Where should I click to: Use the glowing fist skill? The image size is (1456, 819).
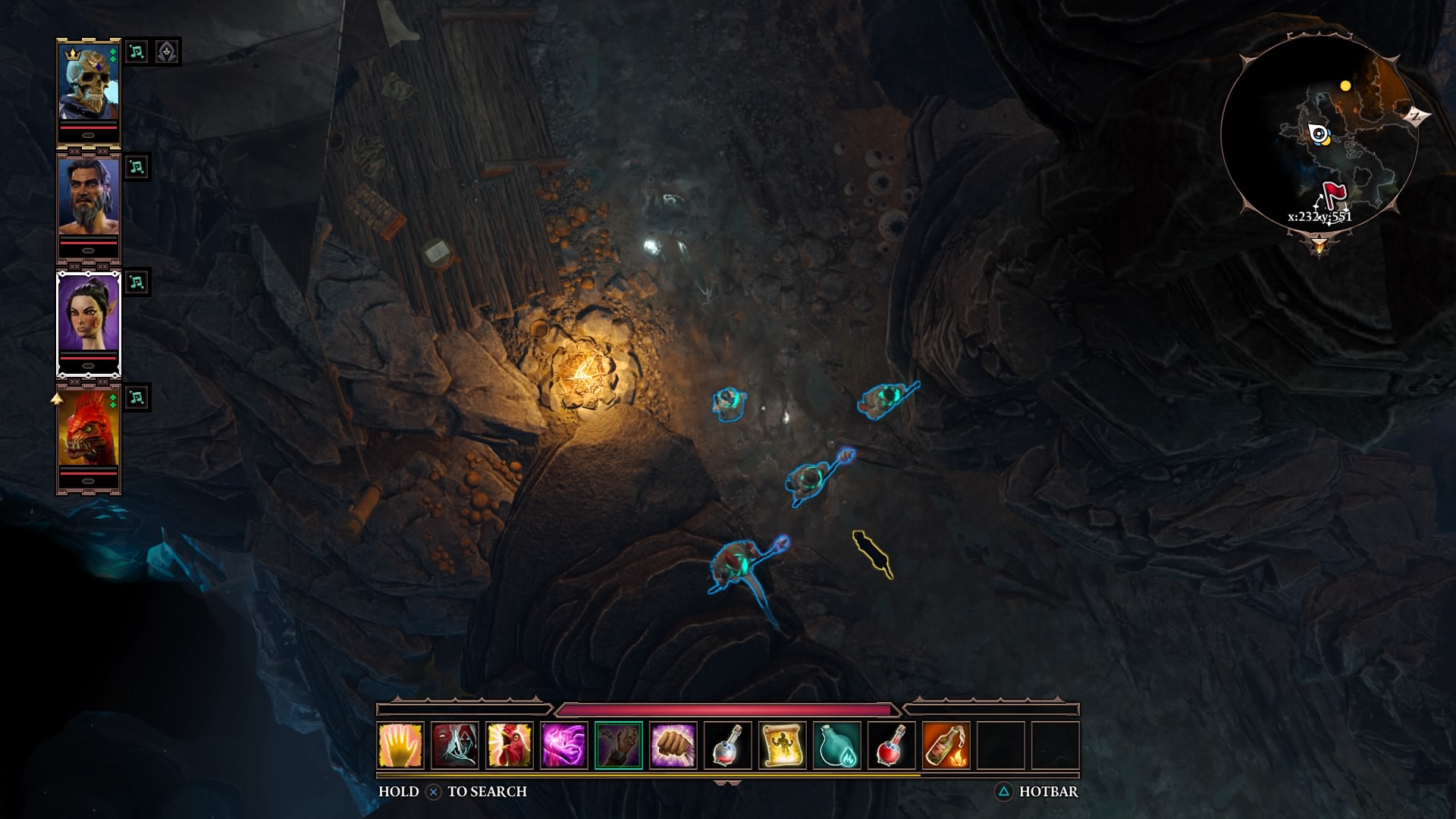coord(673,745)
